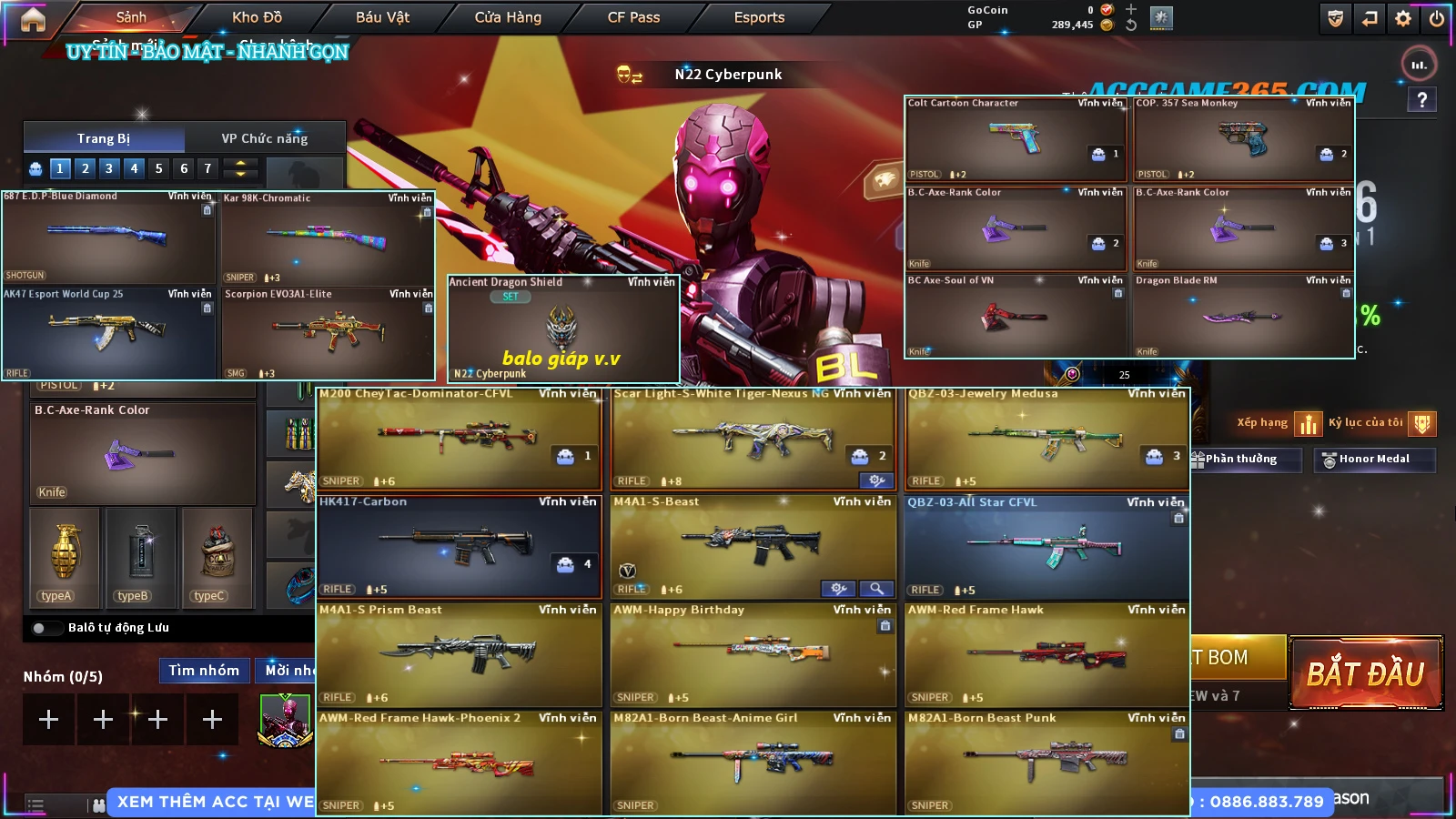Switch to the CF Pass tab

[633, 17]
